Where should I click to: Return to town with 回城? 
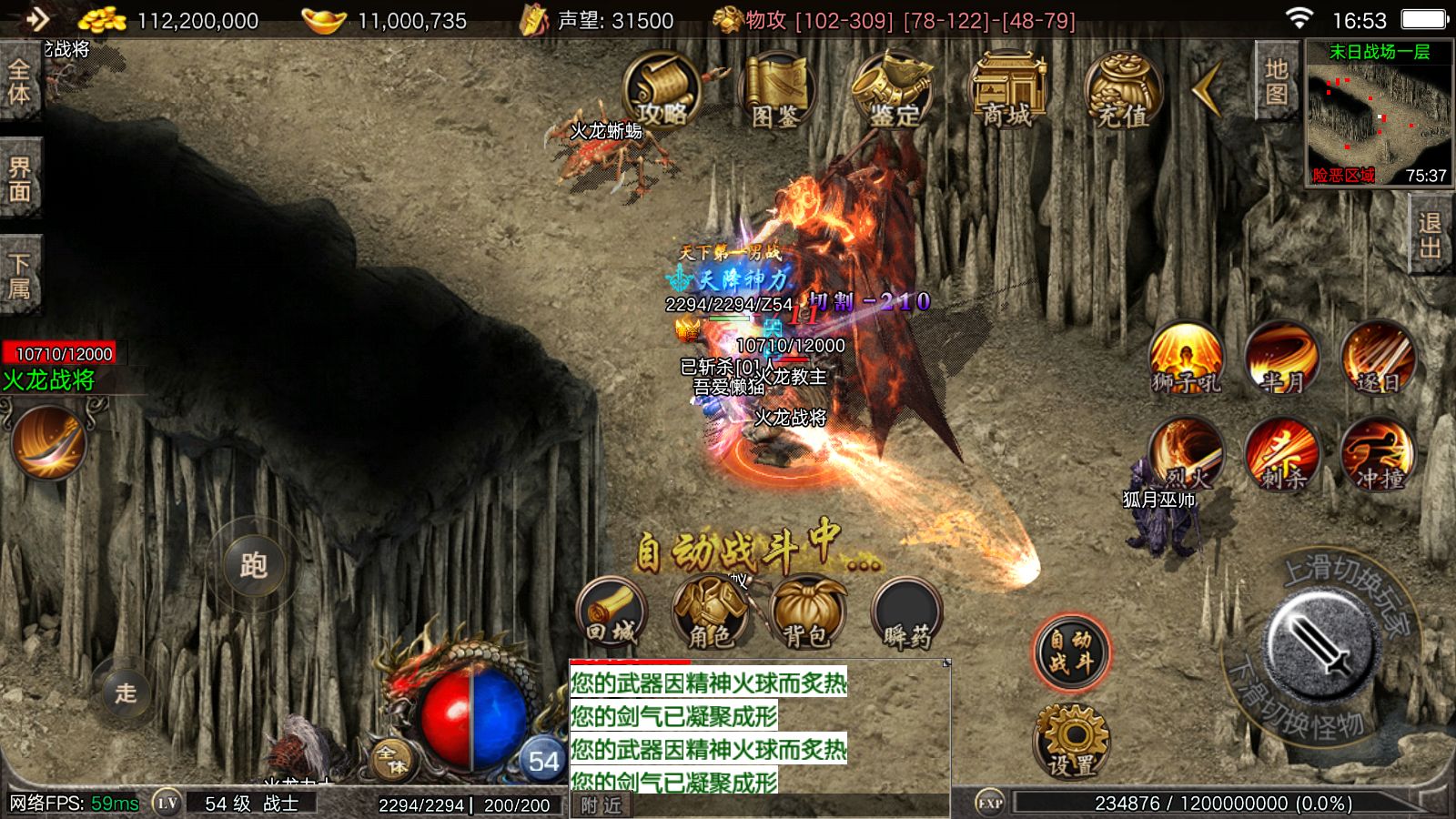tap(612, 612)
